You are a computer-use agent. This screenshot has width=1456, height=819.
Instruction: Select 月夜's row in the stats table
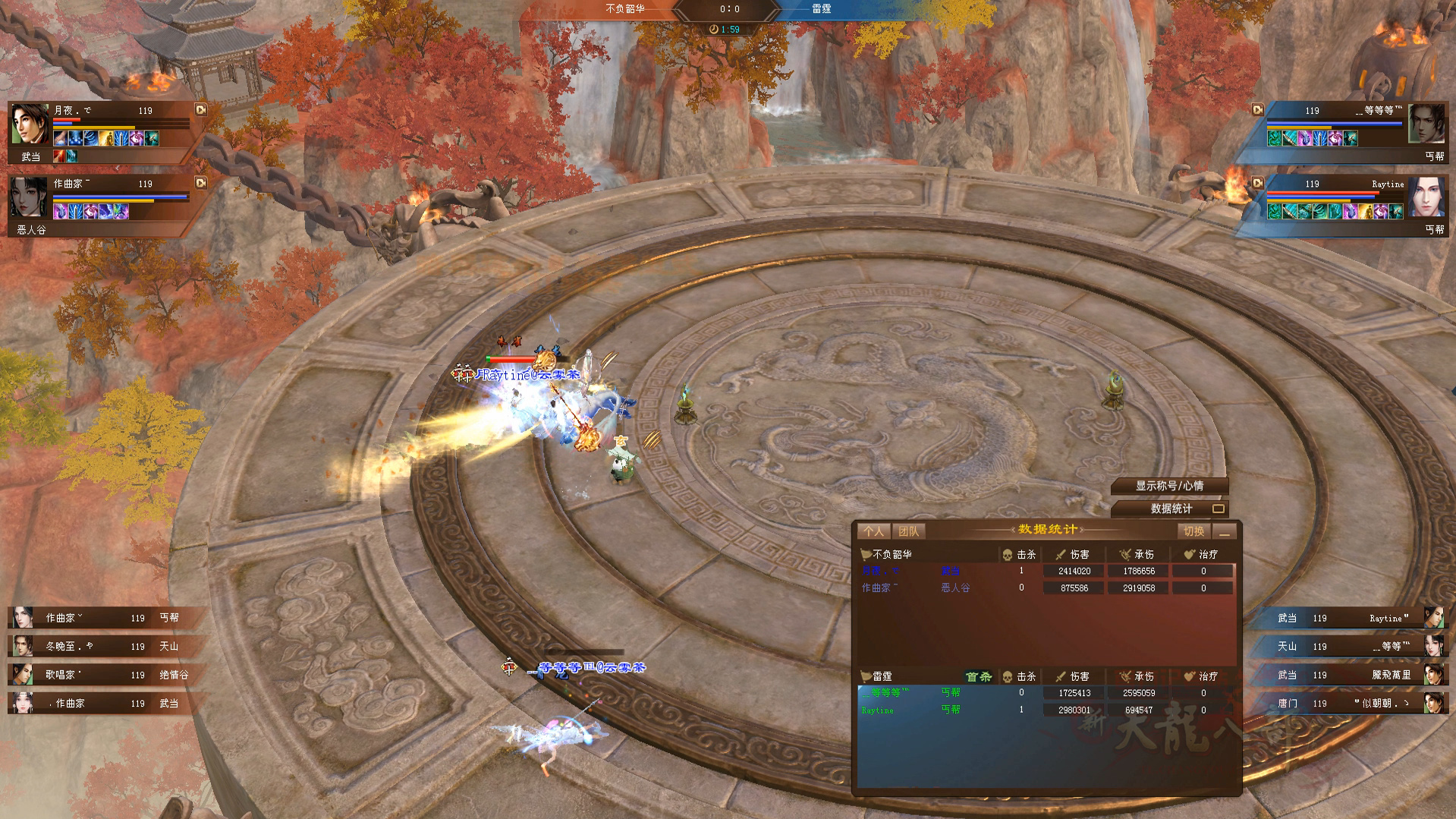click(1046, 571)
